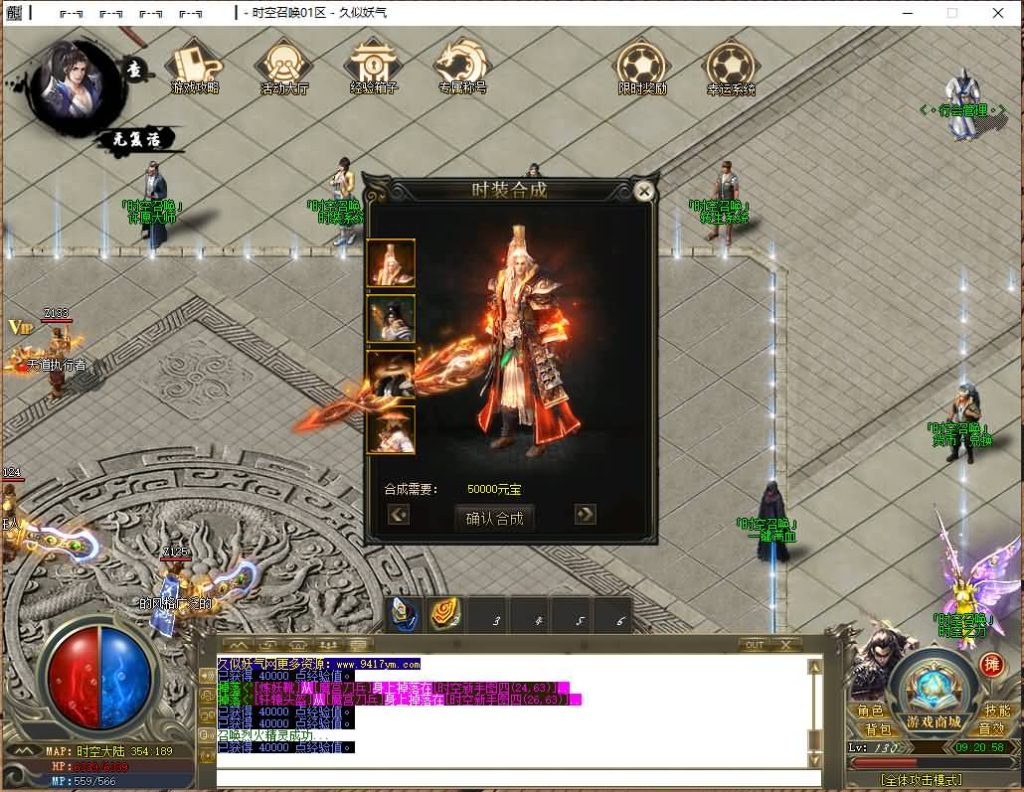Select the bottom costume thumbnail in the list
Image resolution: width=1024 pixels, height=792 pixels.
click(x=391, y=430)
